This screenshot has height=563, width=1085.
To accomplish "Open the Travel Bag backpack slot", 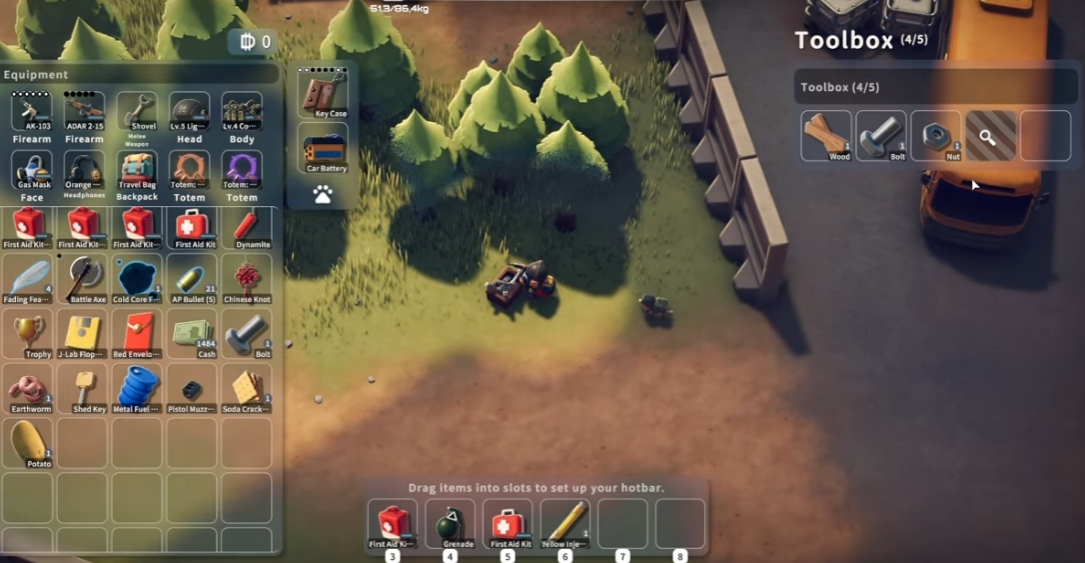I will coord(137,168).
